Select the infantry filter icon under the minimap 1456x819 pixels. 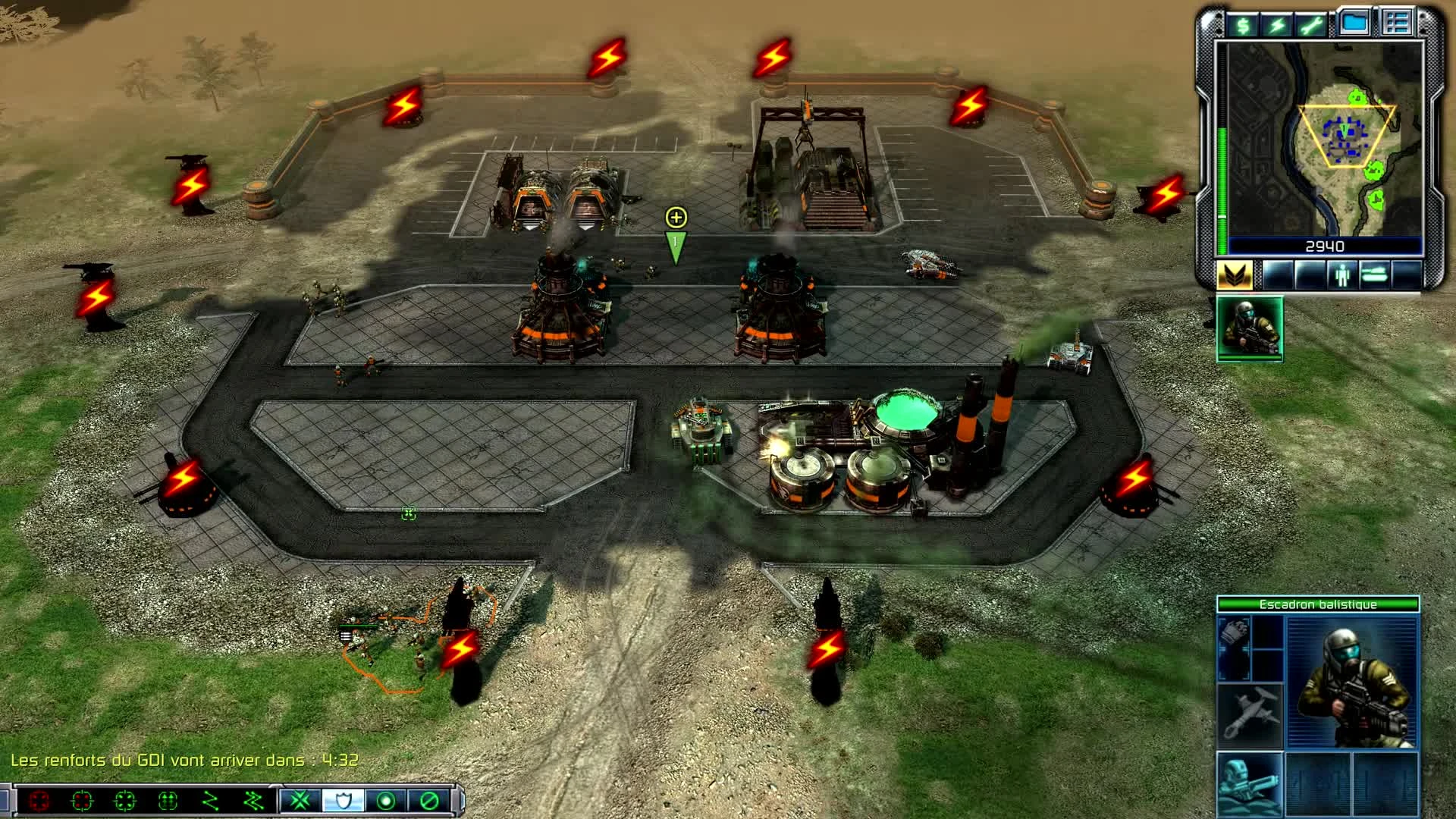click(x=1342, y=275)
